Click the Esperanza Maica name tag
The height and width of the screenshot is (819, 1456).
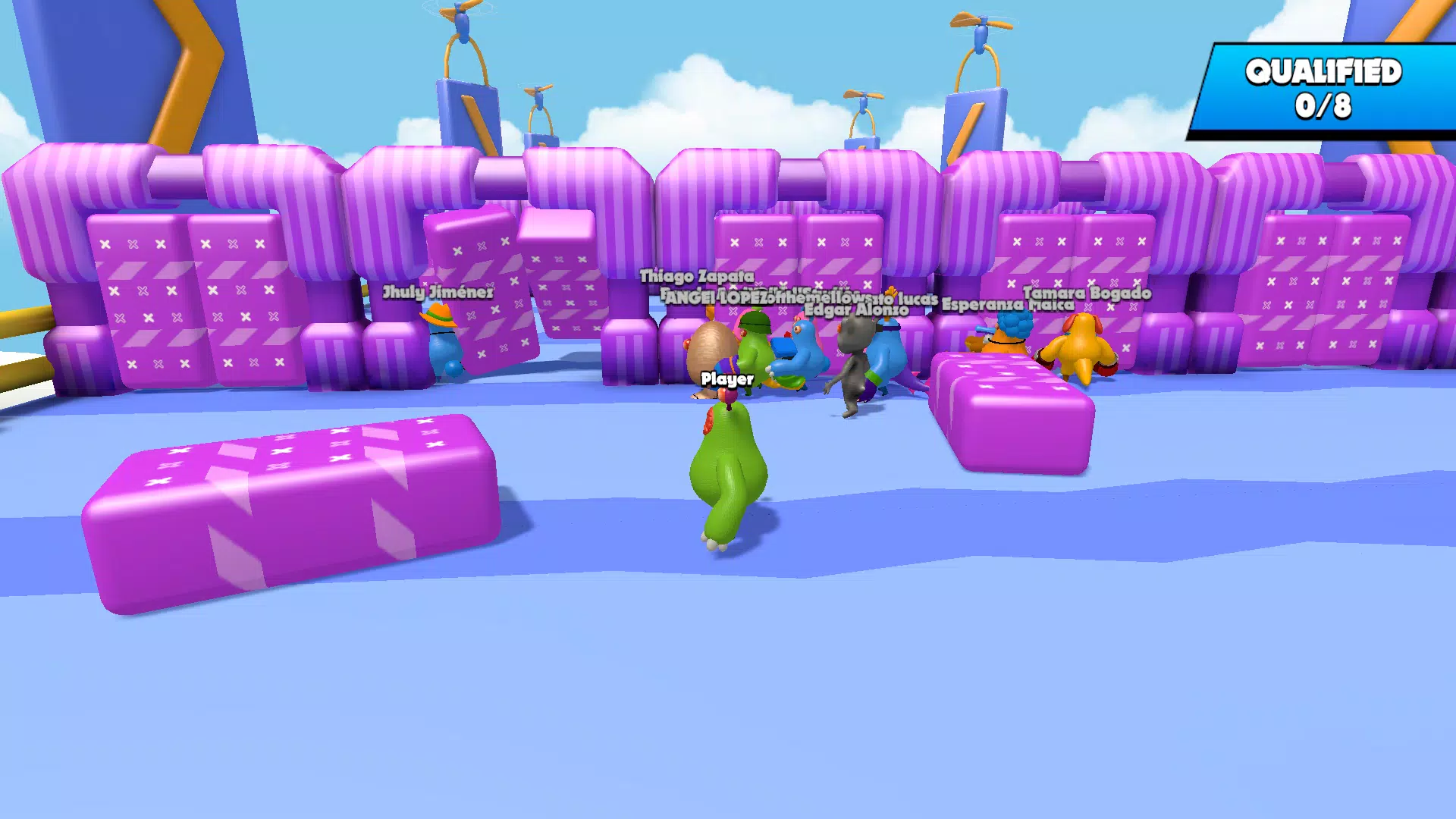tap(1006, 303)
